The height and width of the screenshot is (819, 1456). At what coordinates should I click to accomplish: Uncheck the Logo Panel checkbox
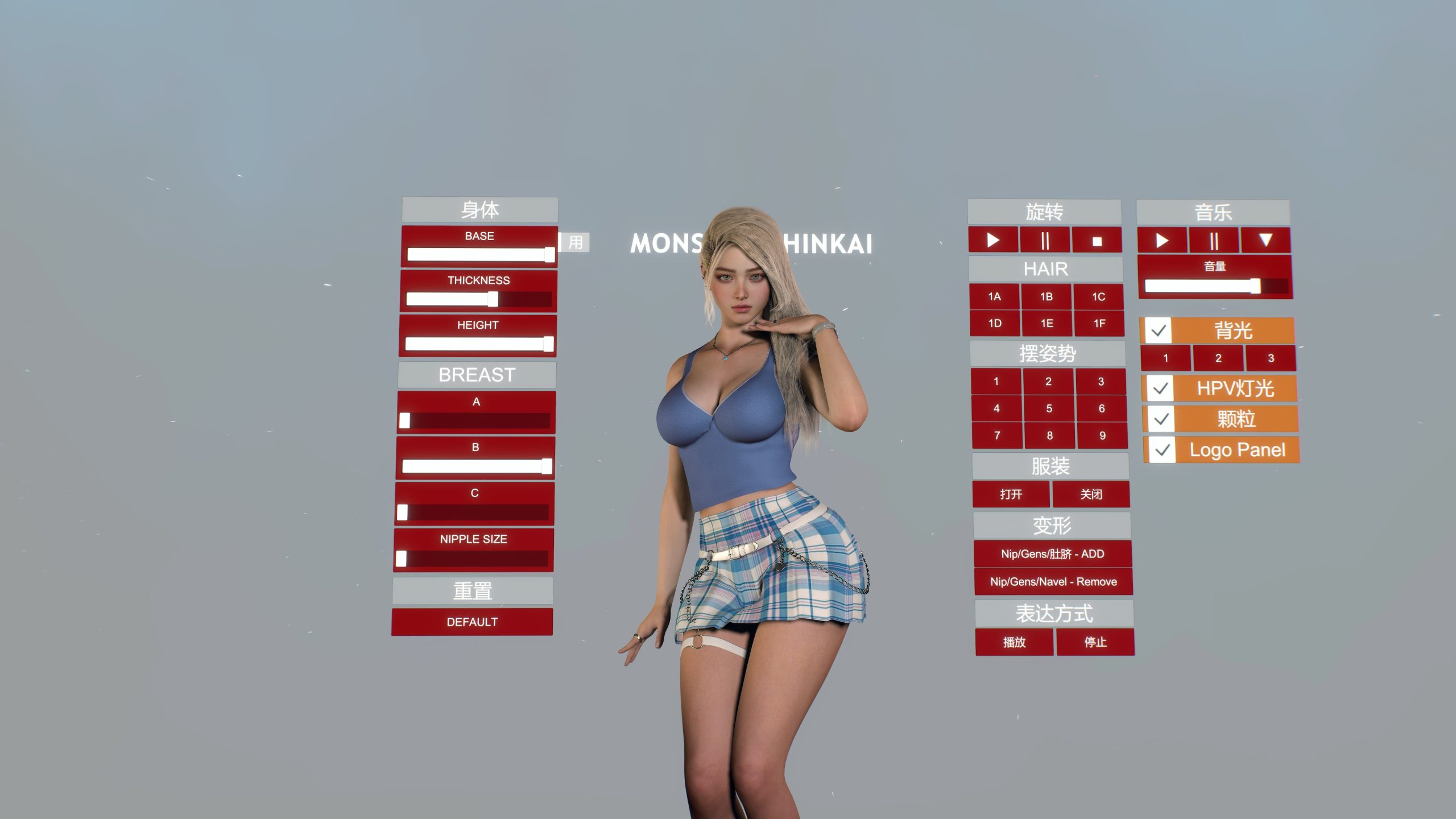coord(1163,450)
